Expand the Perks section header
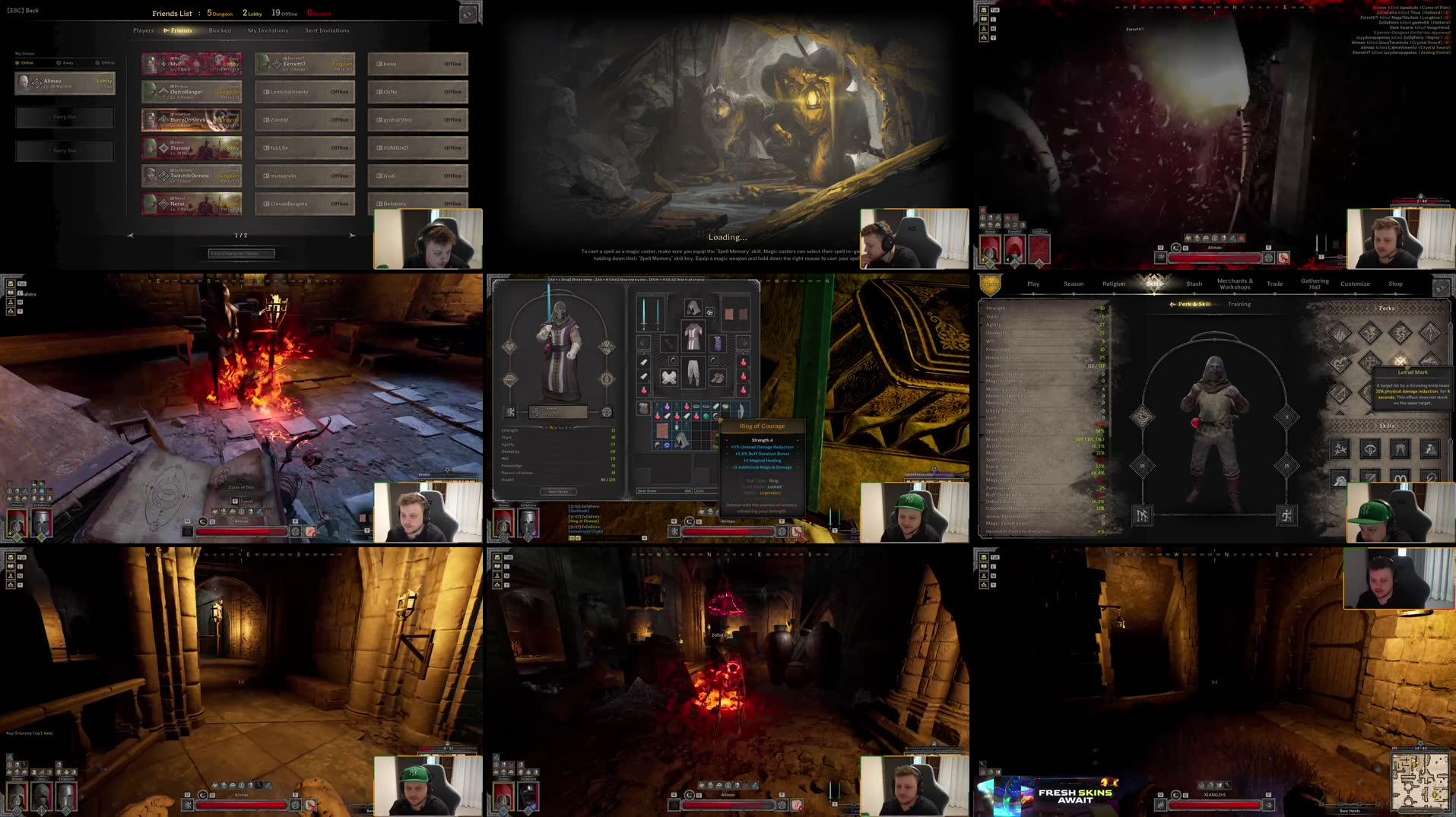 (x=1387, y=308)
